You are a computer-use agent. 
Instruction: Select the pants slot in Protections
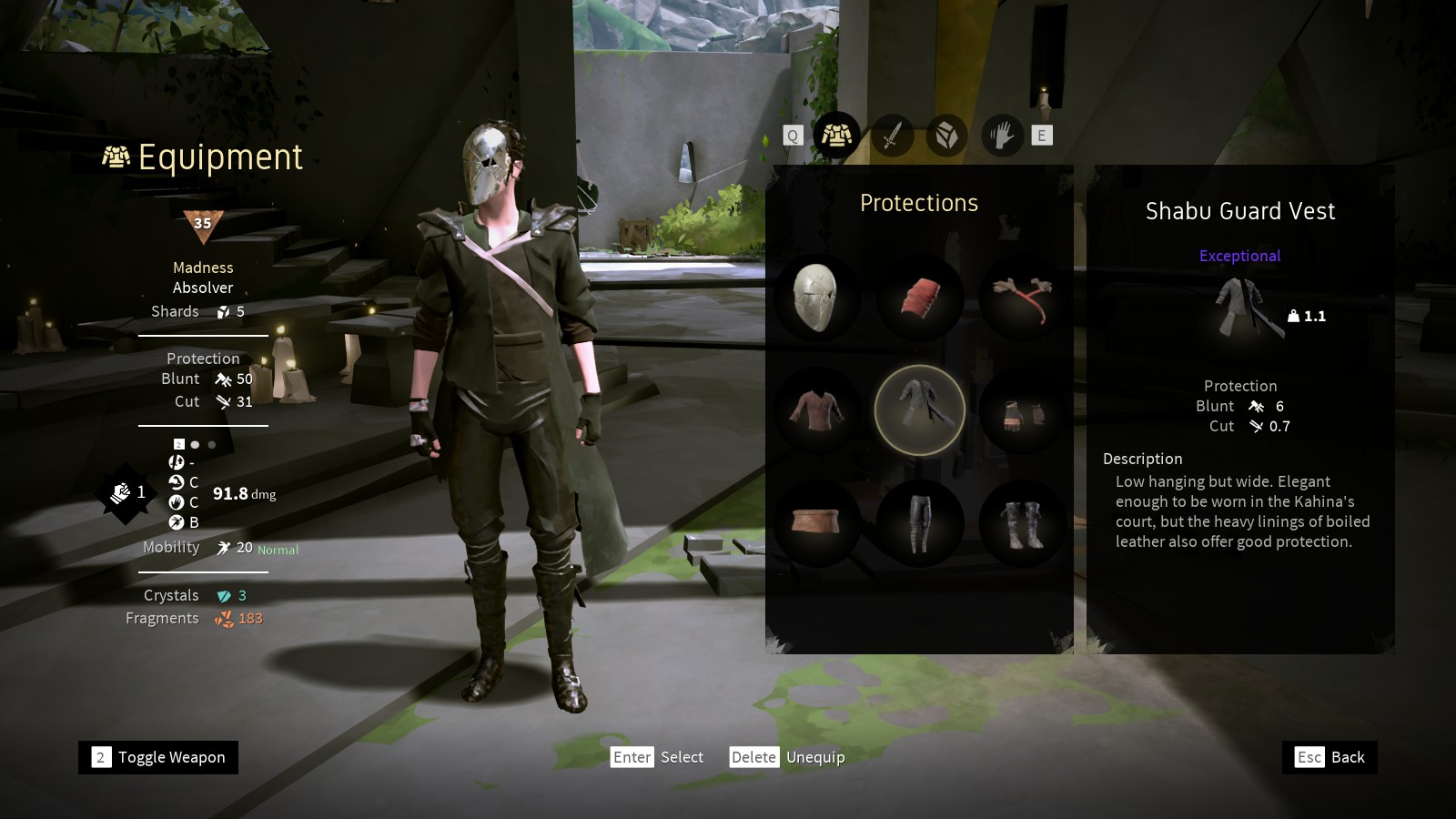click(x=919, y=521)
